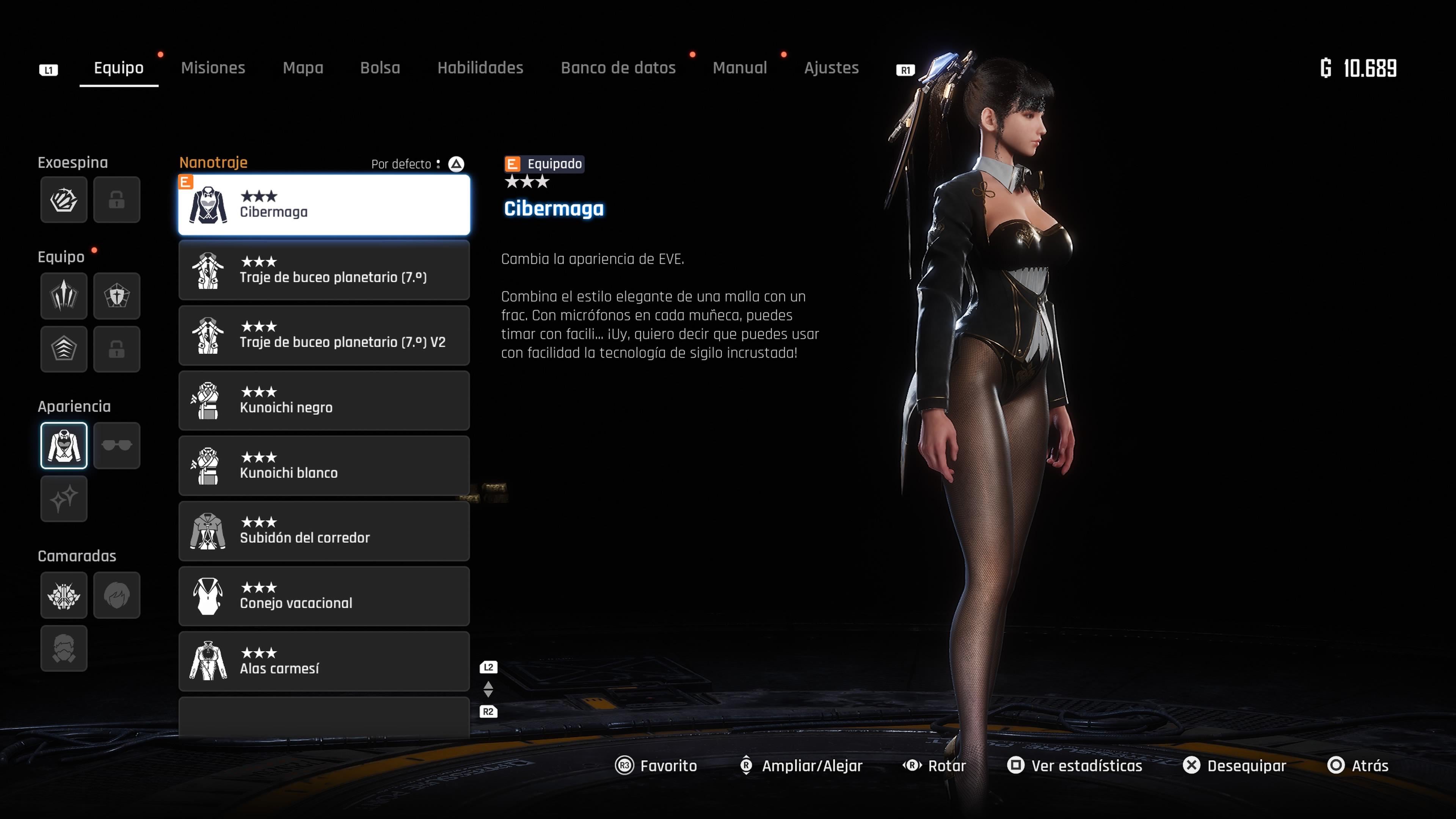Switch to the Manual tab
Viewport: 1456px width, 819px height.
[x=739, y=68]
